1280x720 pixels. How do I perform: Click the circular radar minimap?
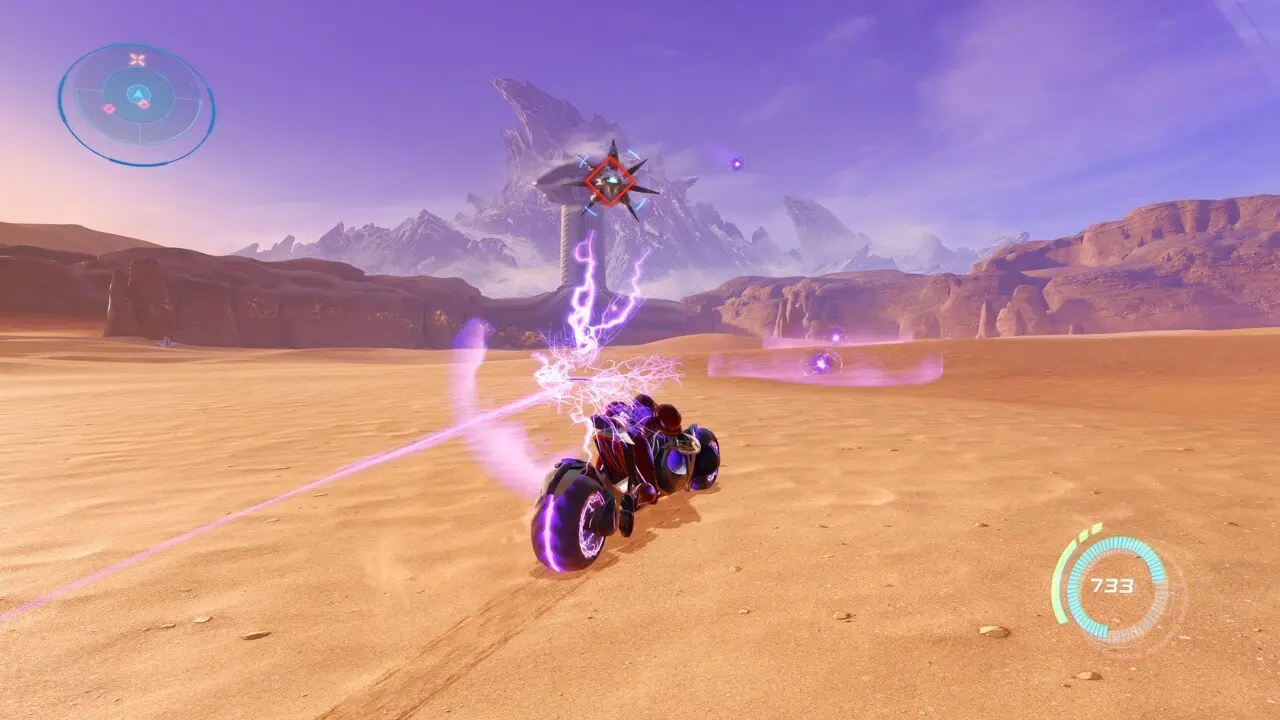[136, 103]
